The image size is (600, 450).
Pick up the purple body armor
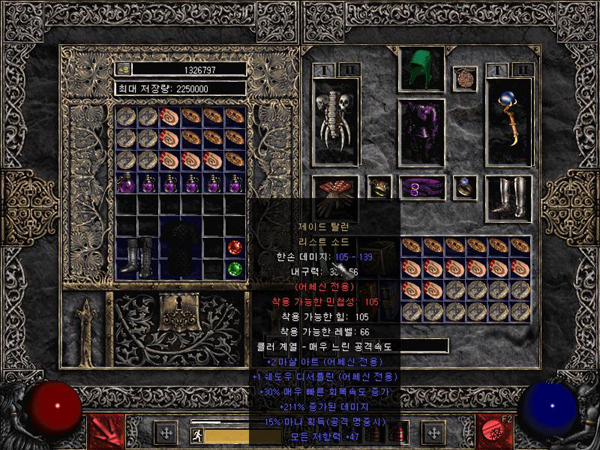[421, 132]
